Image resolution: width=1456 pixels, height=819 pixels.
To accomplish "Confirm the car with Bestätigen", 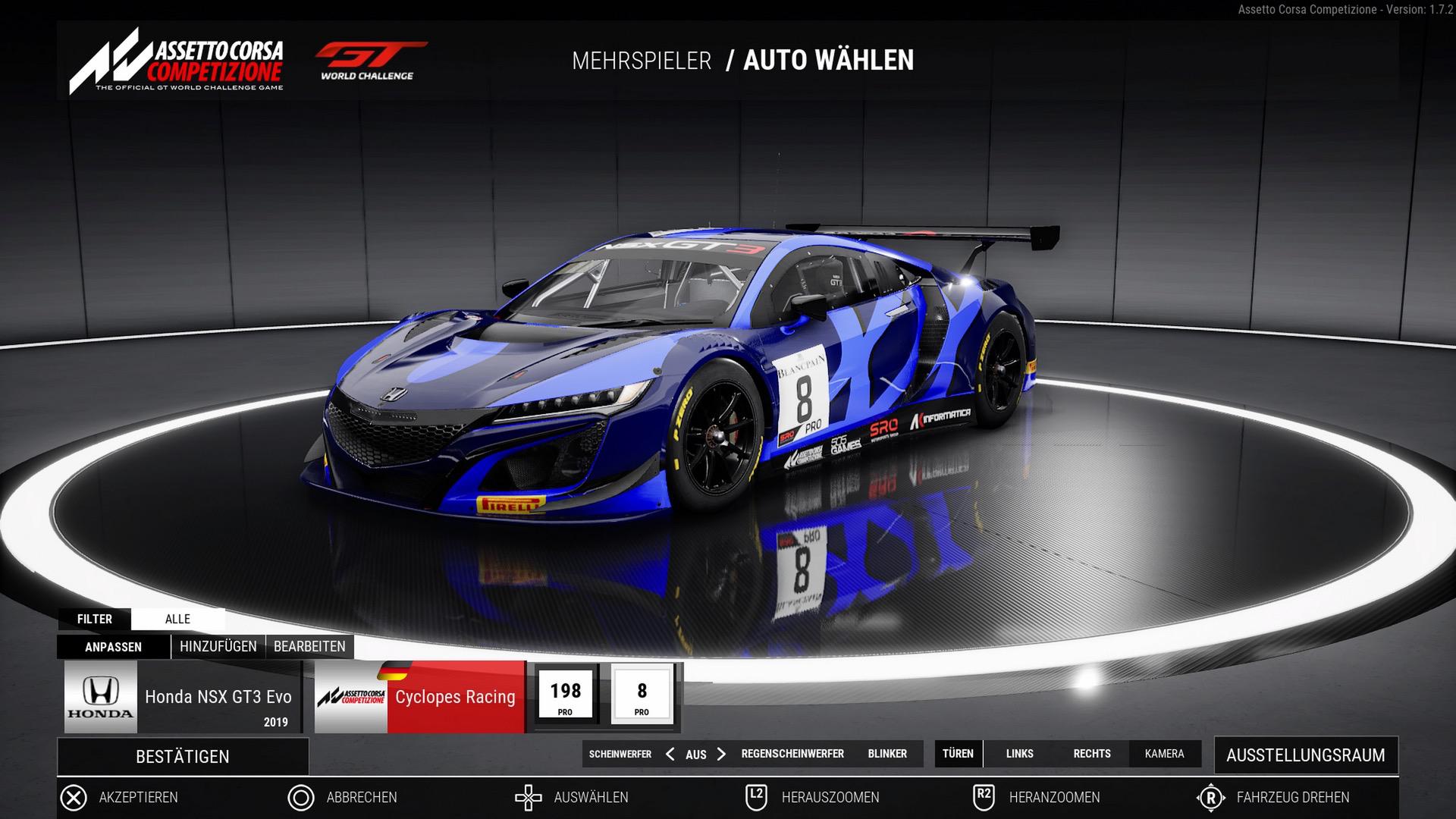I will tap(183, 756).
